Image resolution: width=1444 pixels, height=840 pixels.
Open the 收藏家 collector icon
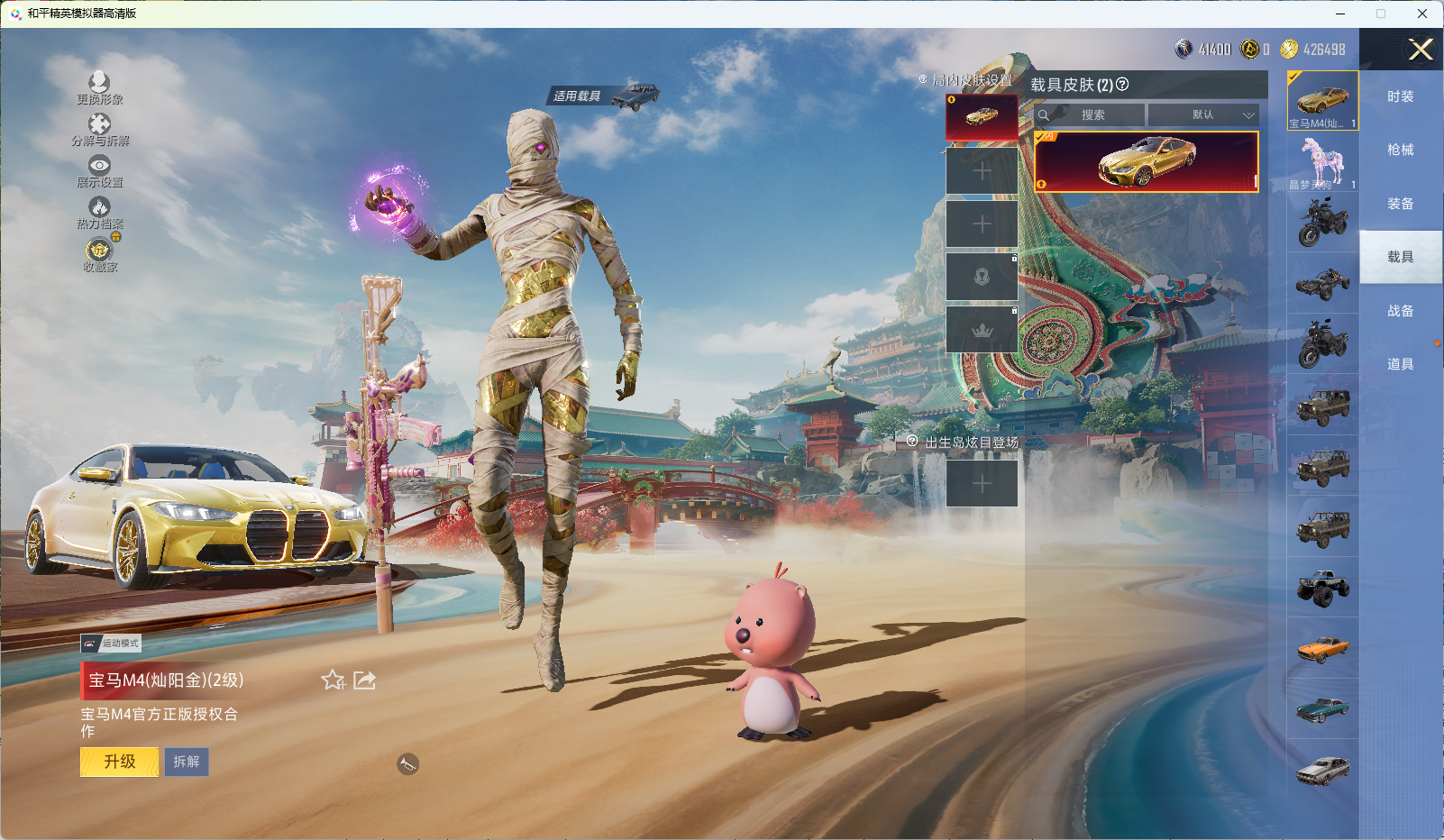[99, 254]
